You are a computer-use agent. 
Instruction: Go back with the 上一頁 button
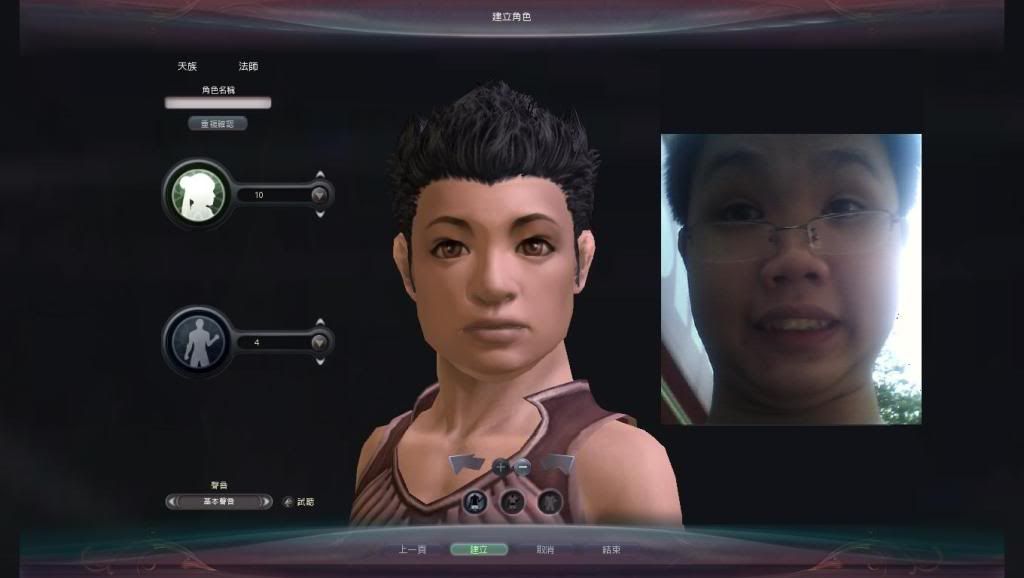[x=413, y=549]
